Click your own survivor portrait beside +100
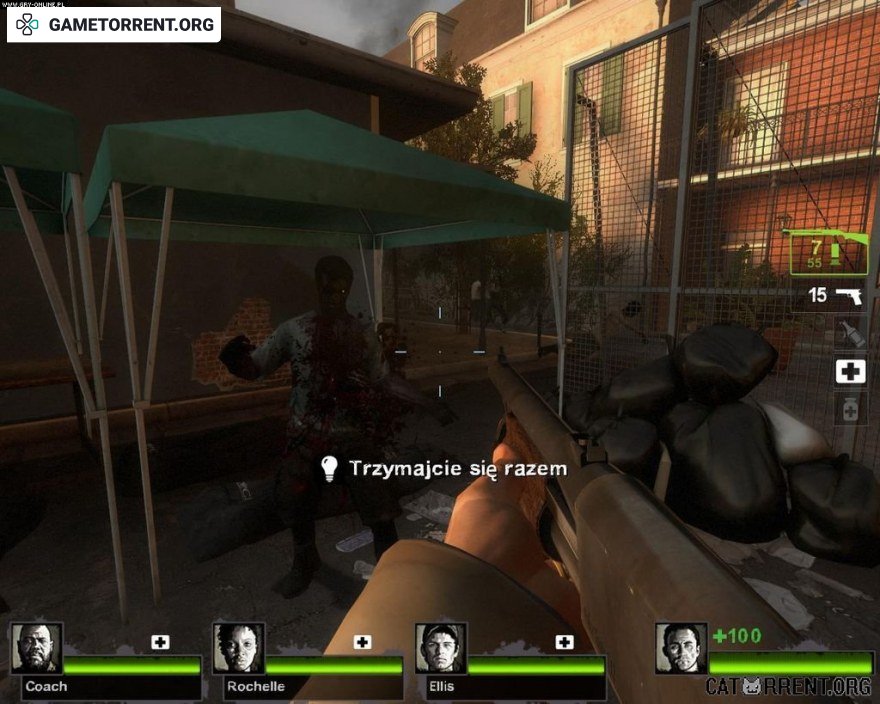This screenshot has width=880, height=704. (x=681, y=648)
